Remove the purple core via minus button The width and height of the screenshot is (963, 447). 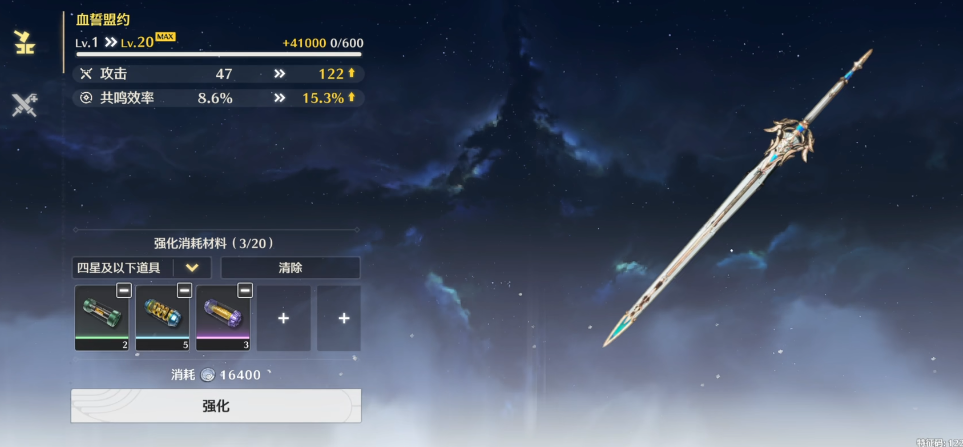tap(245, 290)
